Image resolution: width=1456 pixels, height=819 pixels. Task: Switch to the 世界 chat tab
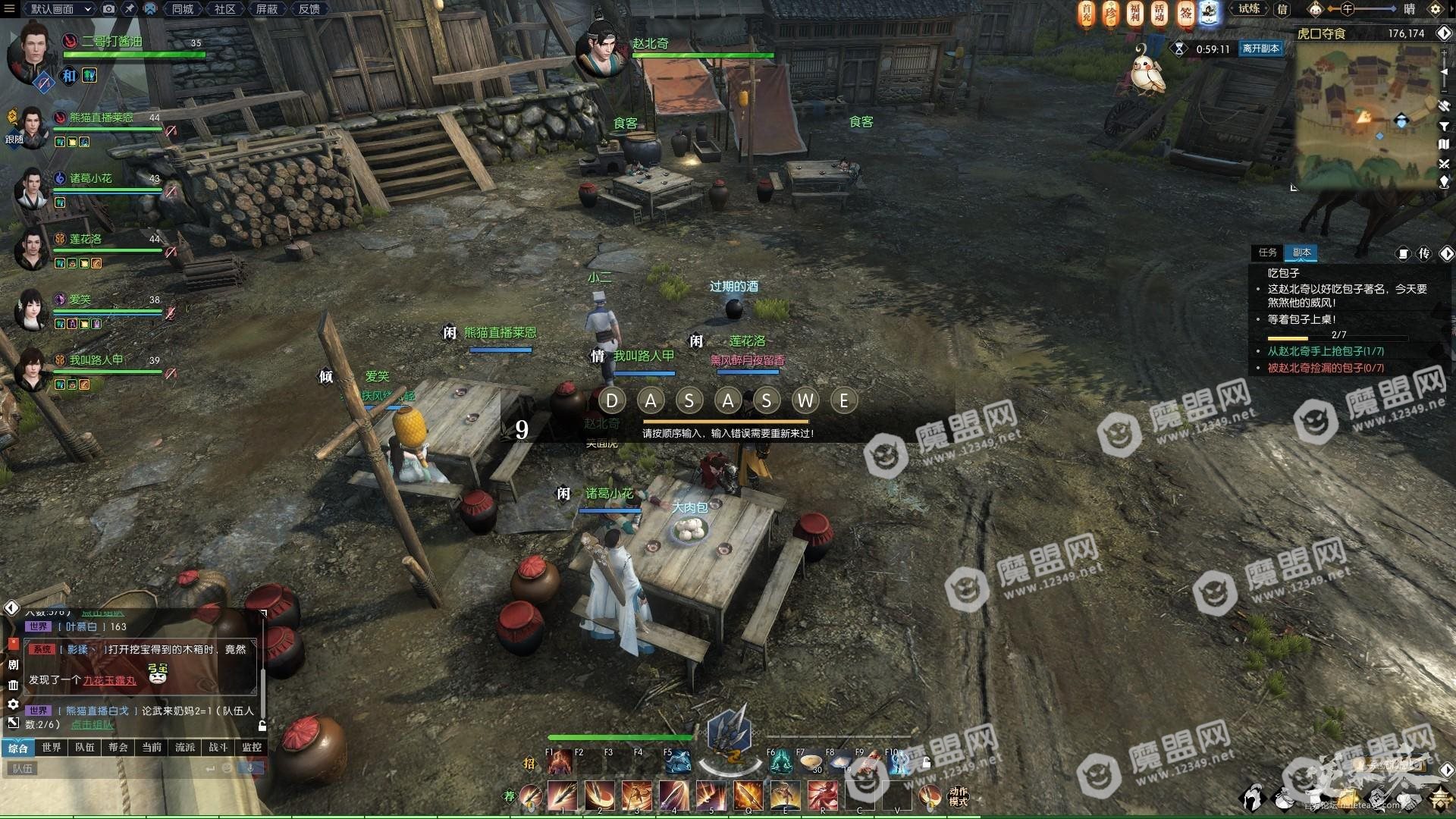coord(52,748)
